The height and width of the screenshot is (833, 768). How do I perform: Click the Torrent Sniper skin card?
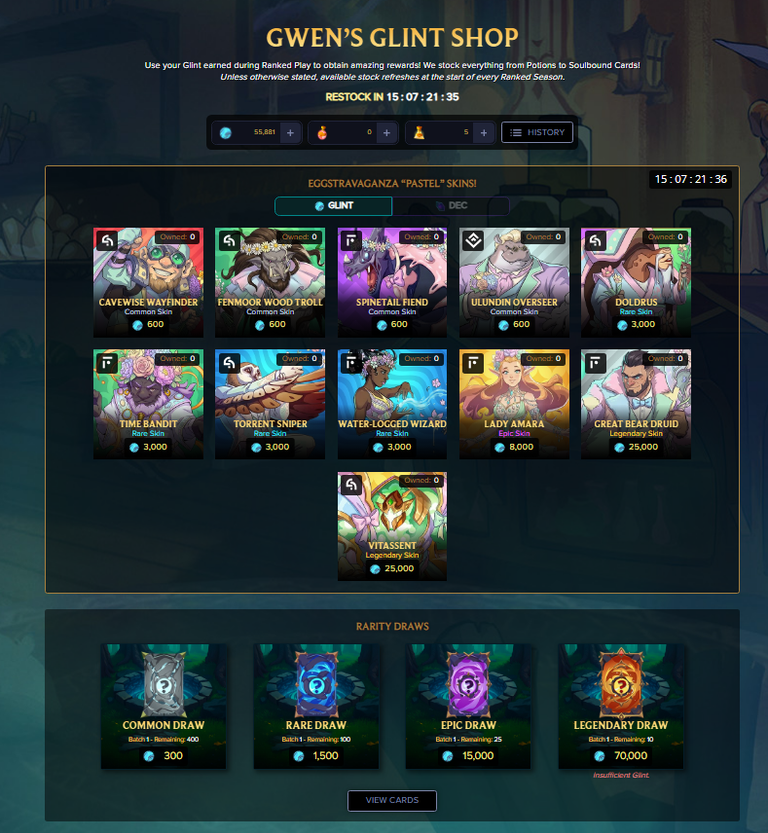tap(270, 404)
